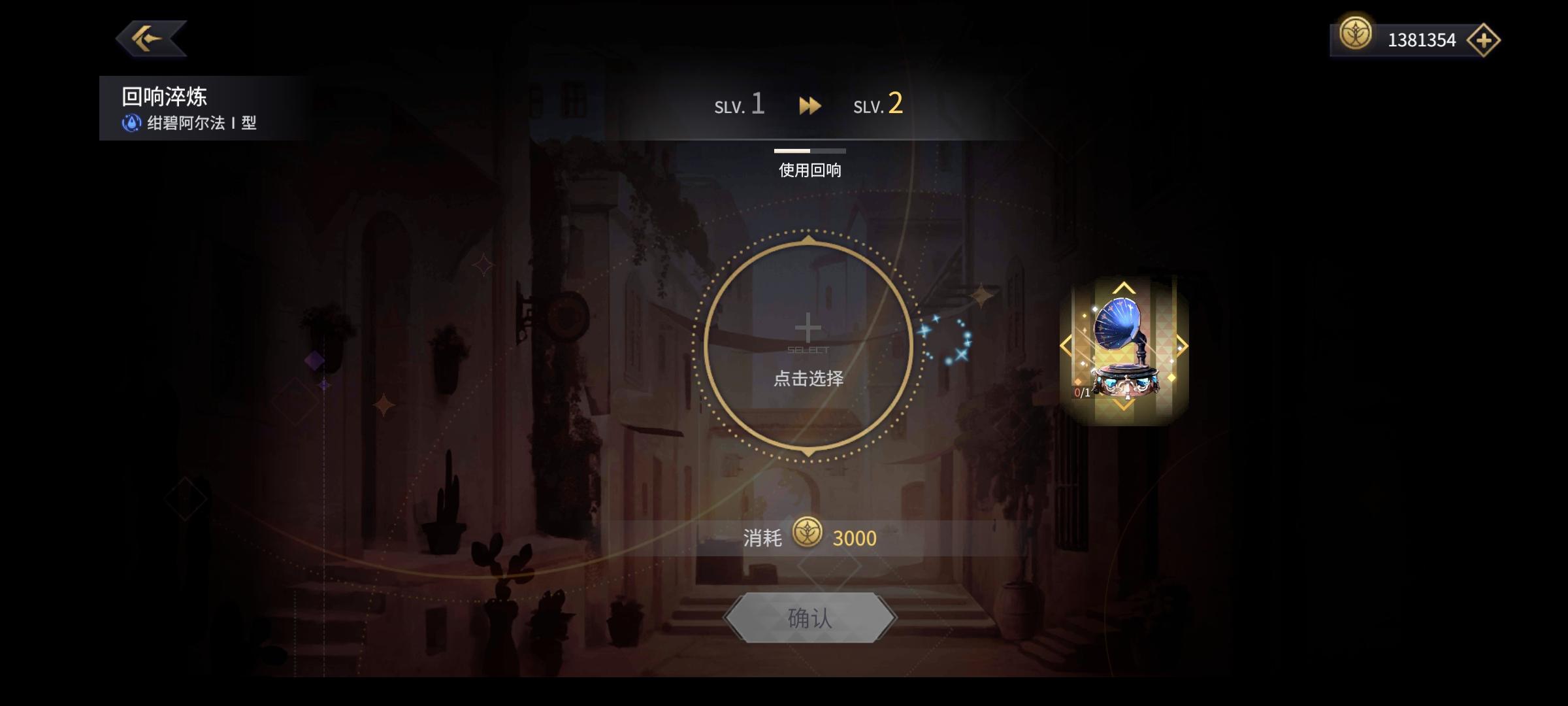Switch to the 使用回响 tab
Viewport: 1568px width, 706px height.
(x=809, y=171)
